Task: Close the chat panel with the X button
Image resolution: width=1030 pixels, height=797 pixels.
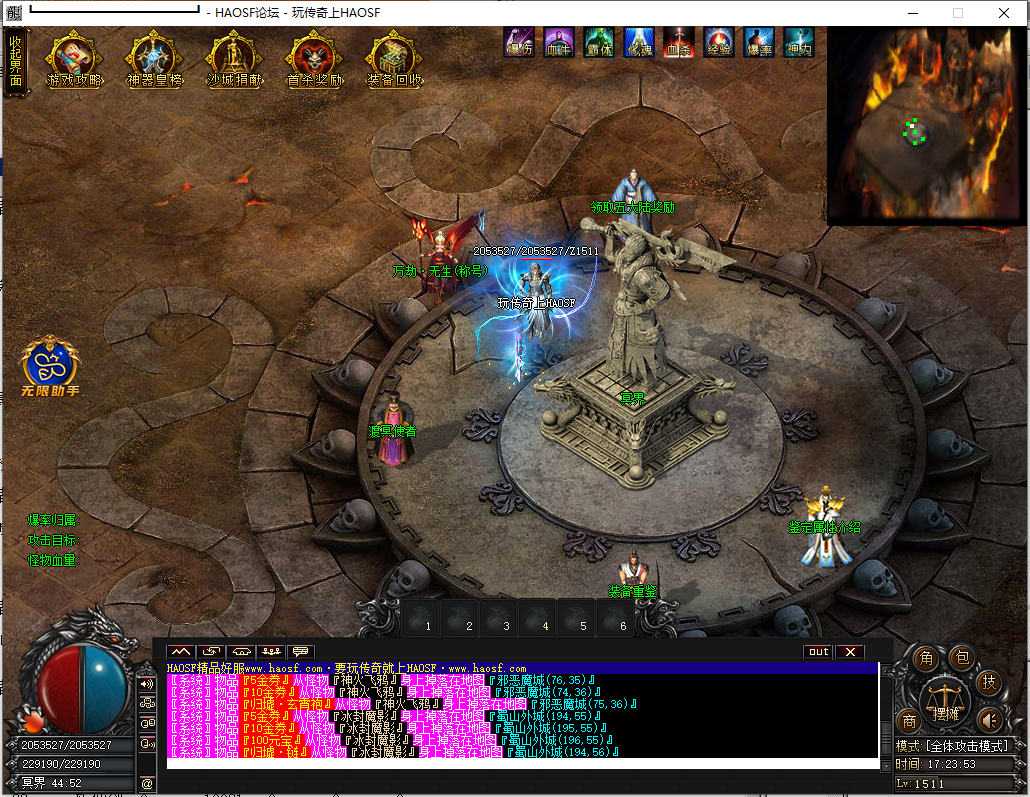Action: (x=849, y=652)
